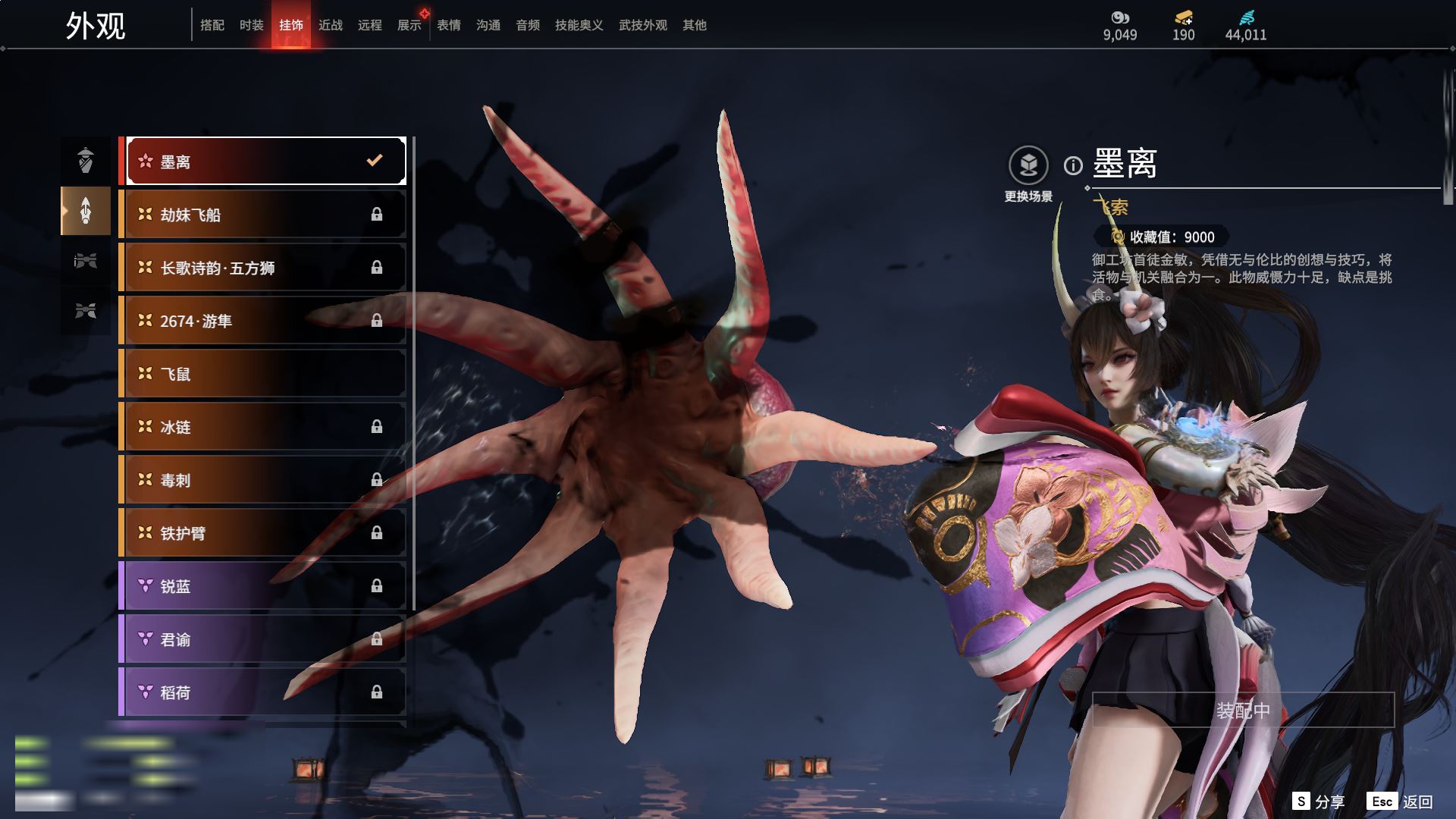The image size is (1456, 819).
Task: Open the 展示 tab
Action: coord(409,25)
